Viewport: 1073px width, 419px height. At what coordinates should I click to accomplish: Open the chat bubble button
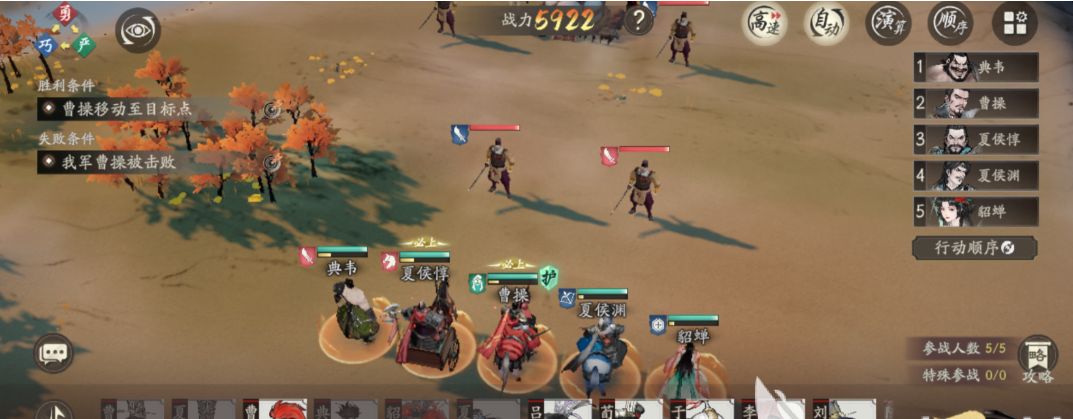pyautogui.click(x=53, y=352)
